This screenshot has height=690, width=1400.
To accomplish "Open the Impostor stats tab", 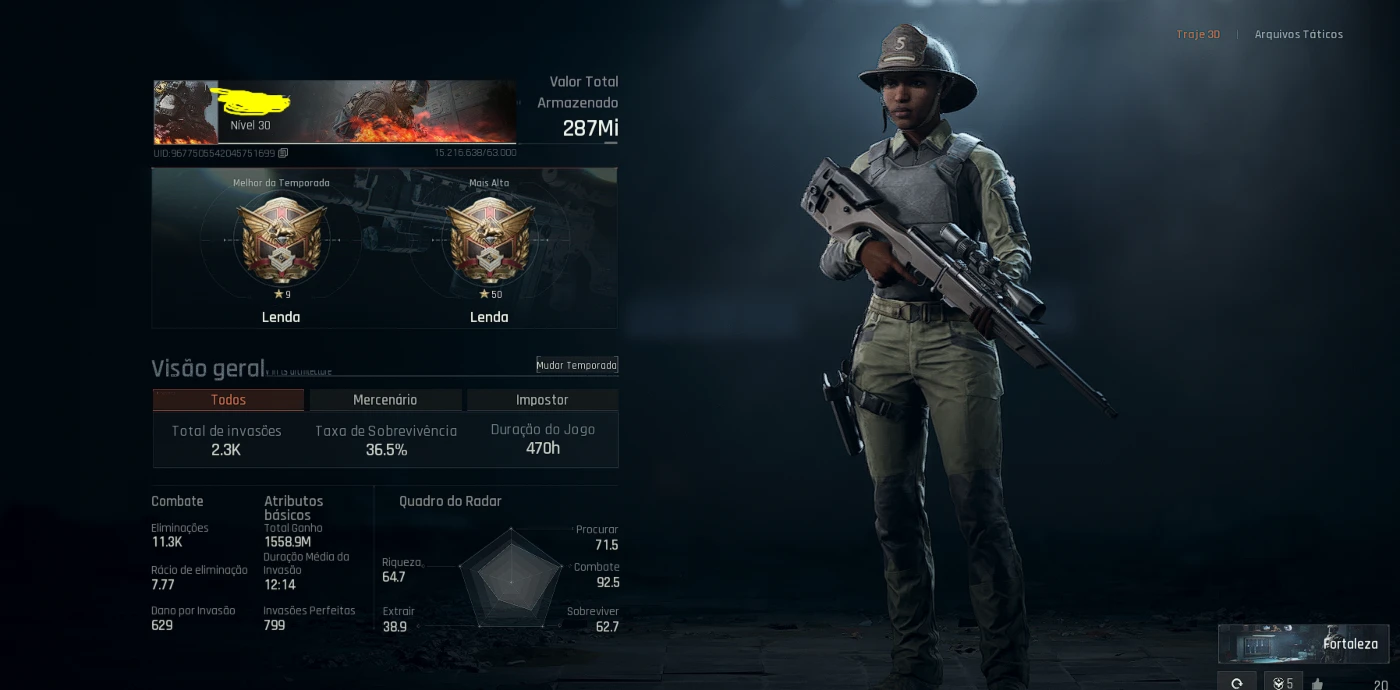I will [x=542, y=400].
